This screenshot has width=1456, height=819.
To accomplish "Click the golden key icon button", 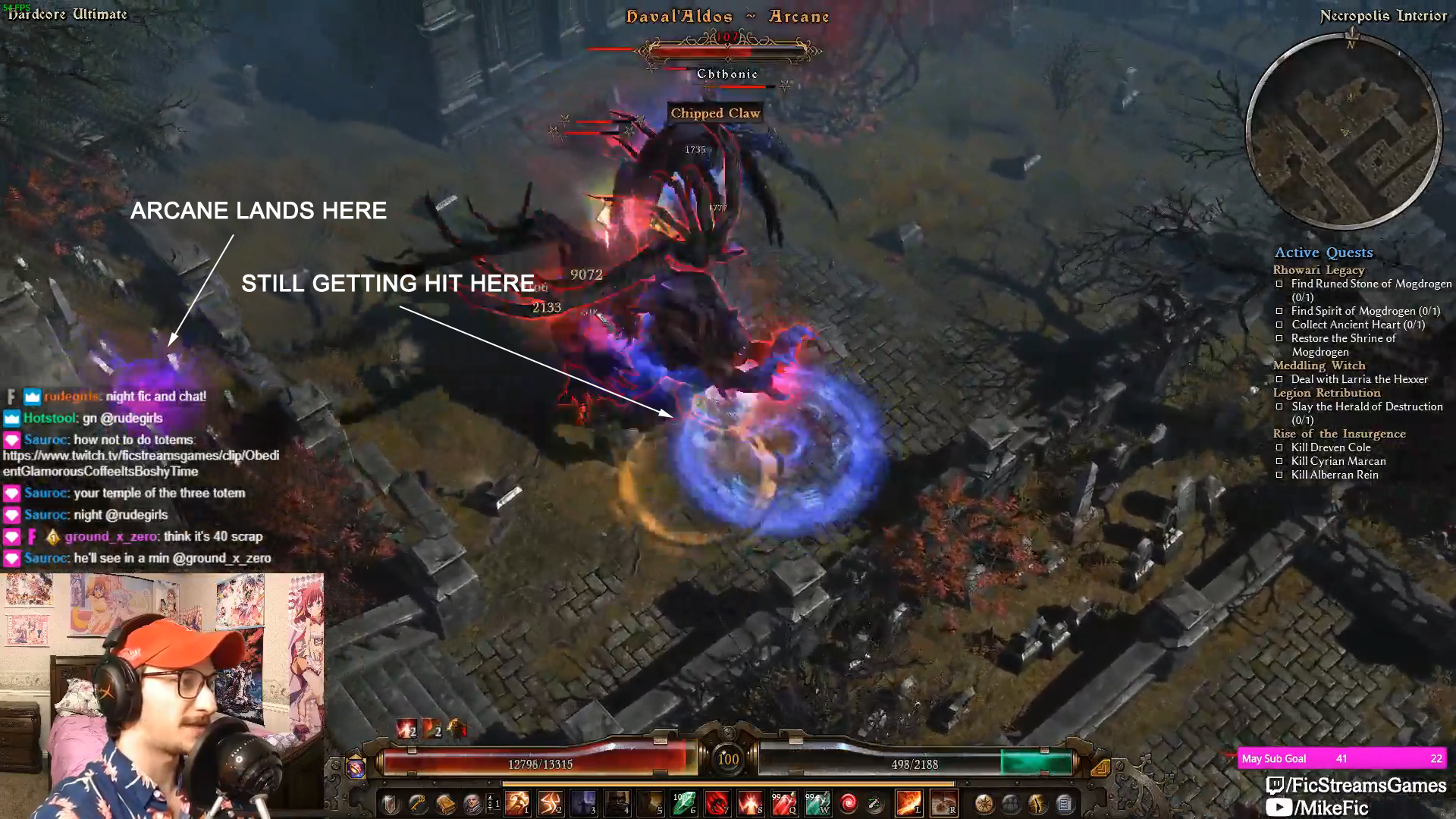I will (418, 804).
